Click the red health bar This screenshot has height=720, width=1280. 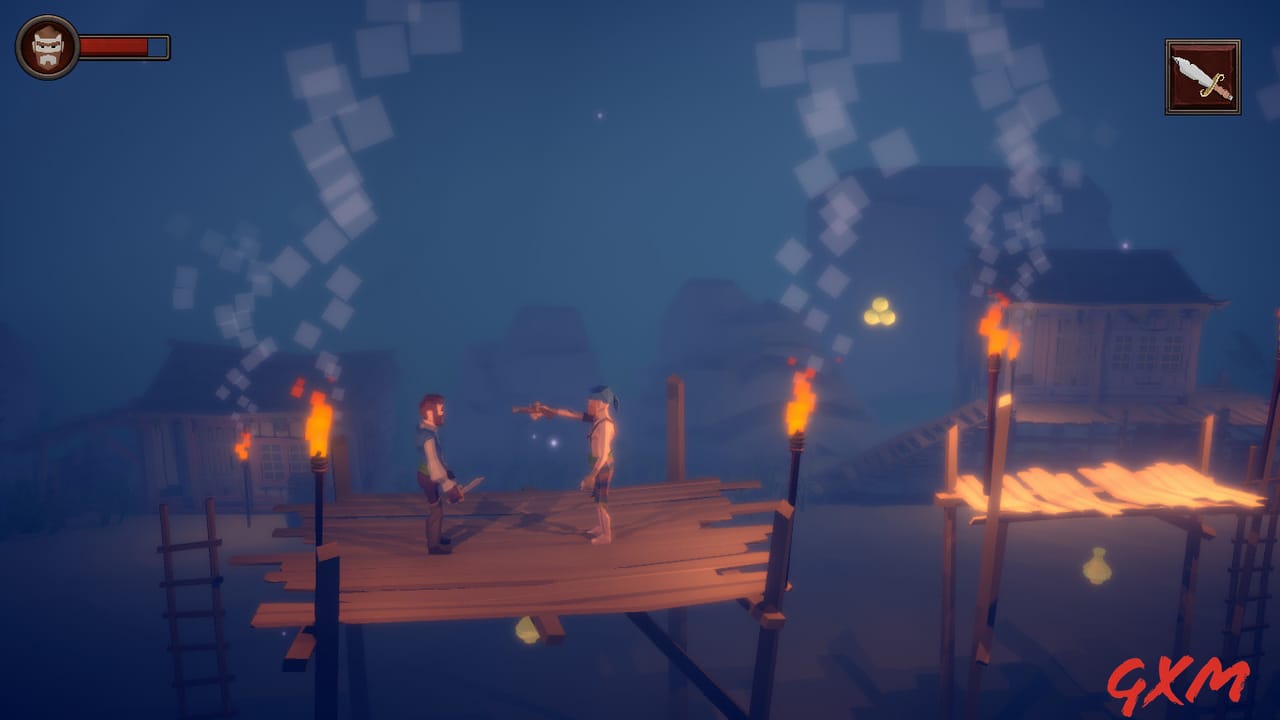pyautogui.click(x=115, y=45)
